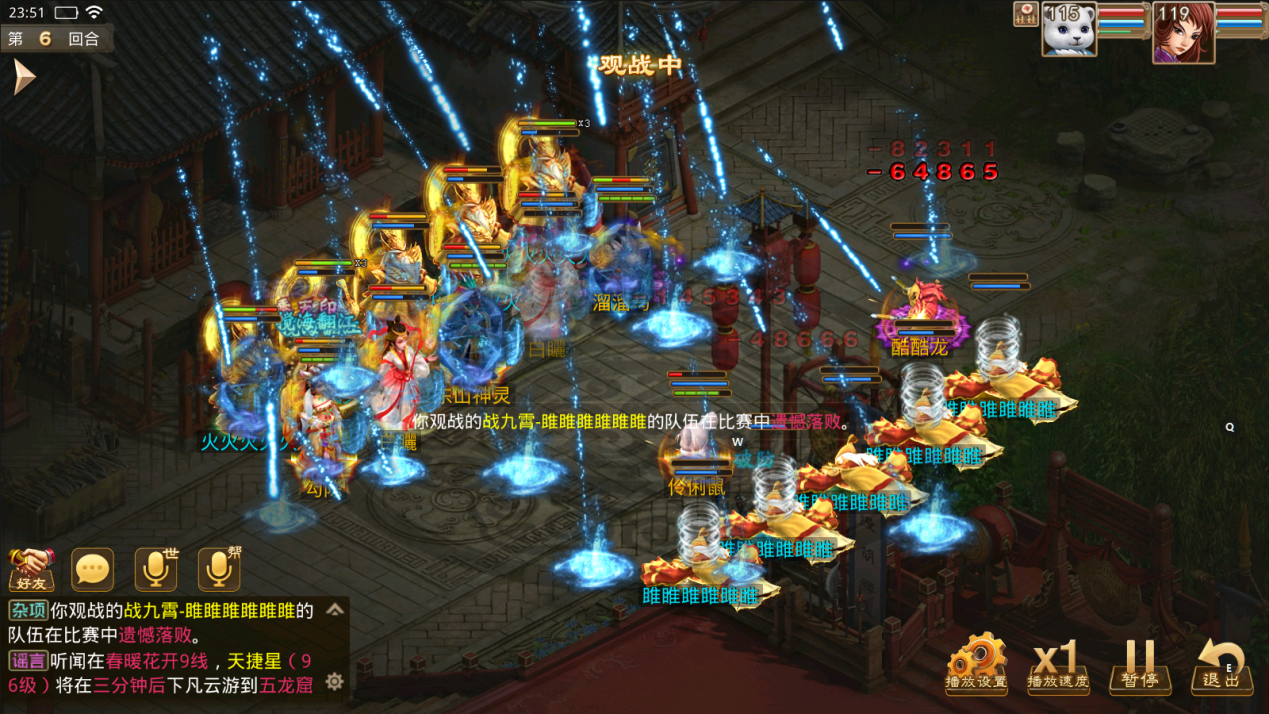The width and height of the screenshot is (1269, 714).
Task: Open chat settings gear icon
Action: [x=335, y=681]
